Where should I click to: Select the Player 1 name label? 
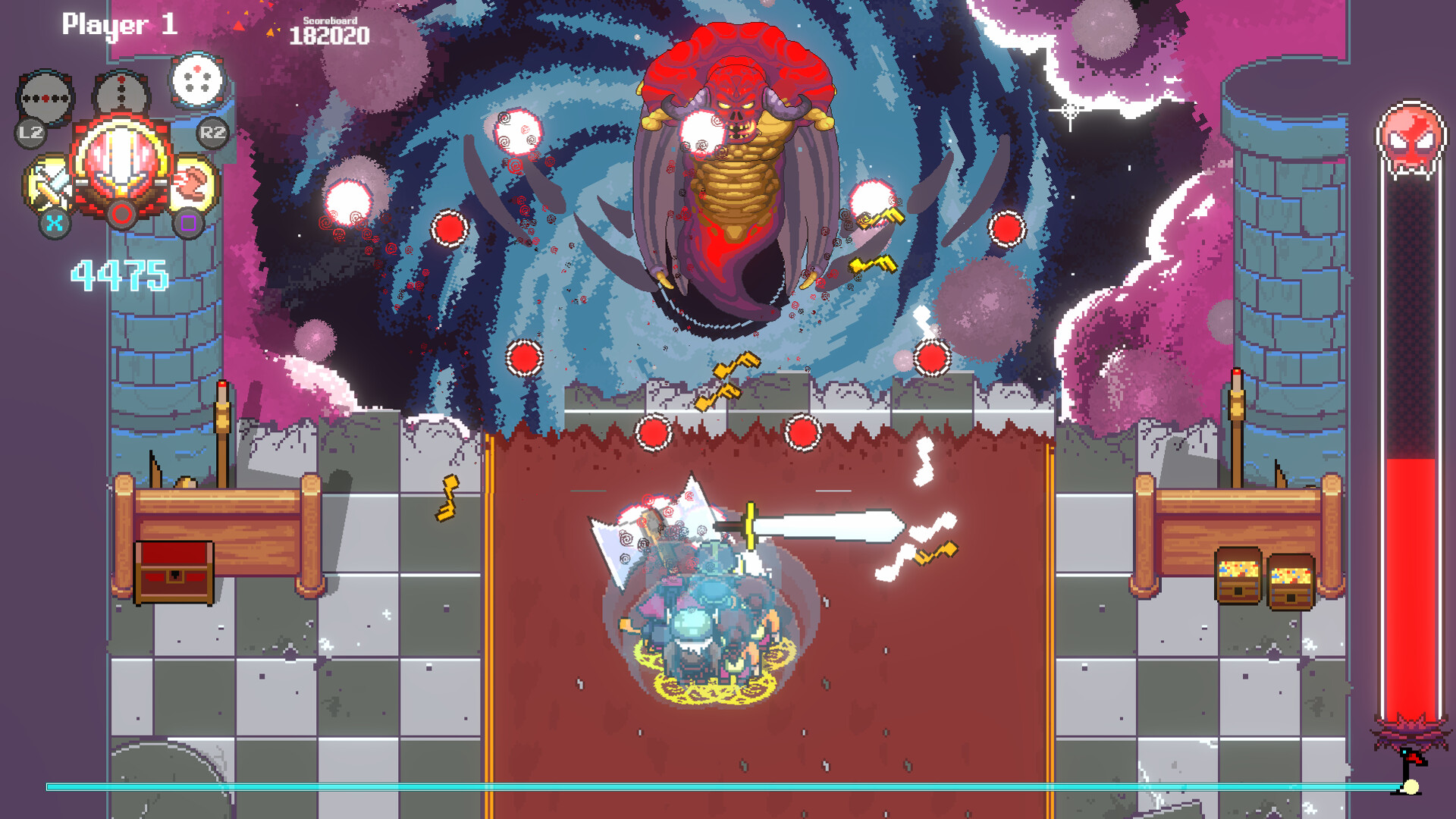[120, 24]
